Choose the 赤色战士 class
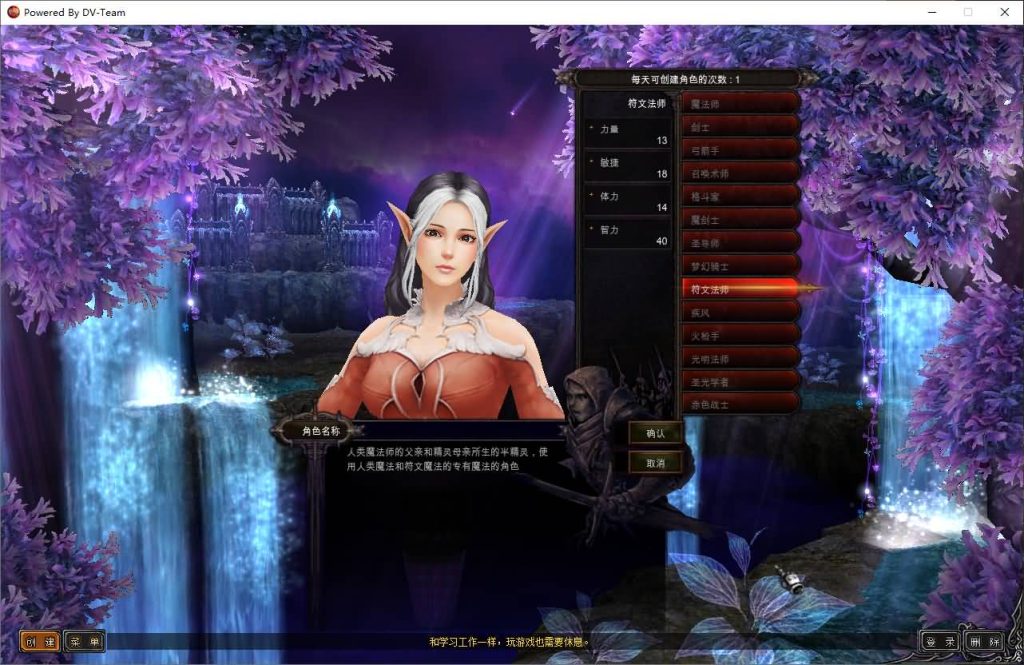The image size is (1024, 665). pos(740,404)
